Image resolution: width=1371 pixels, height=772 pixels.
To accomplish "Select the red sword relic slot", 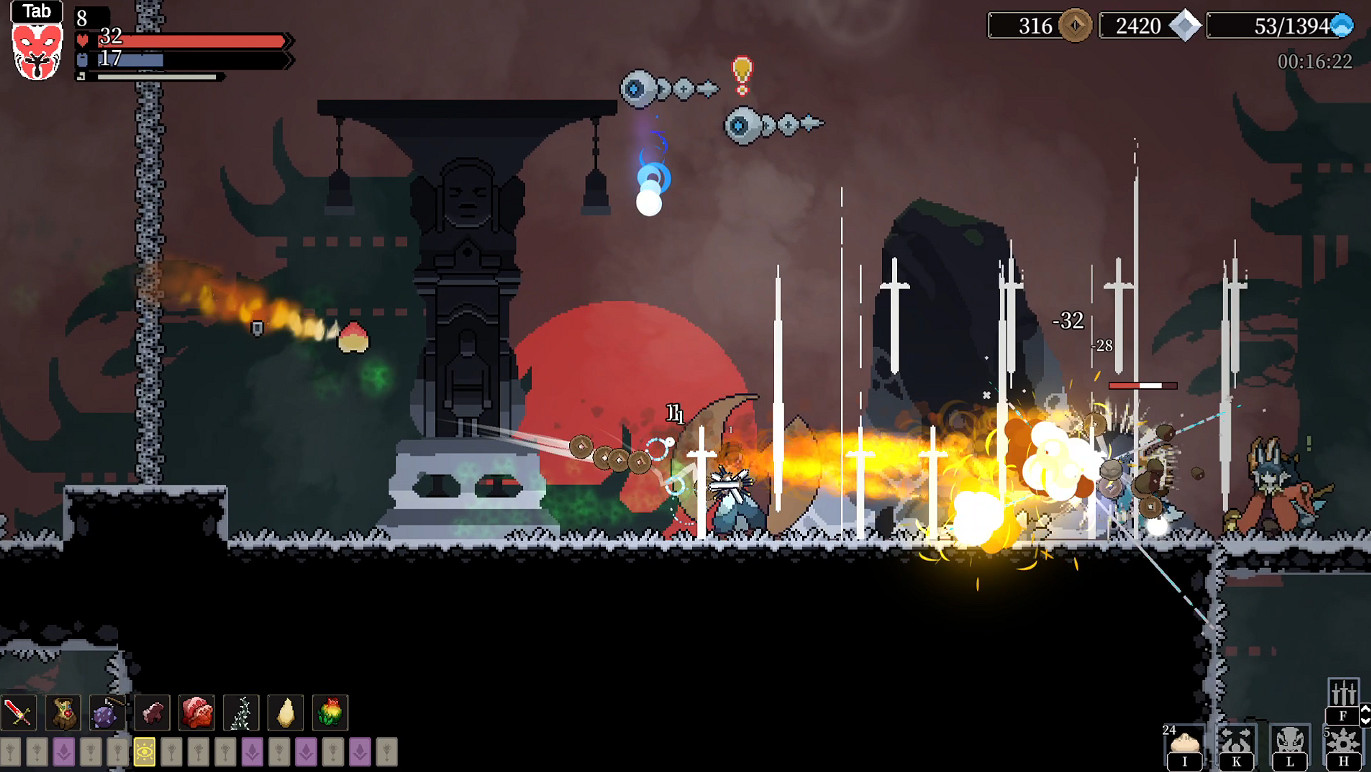I will click(x=19, y=713).
